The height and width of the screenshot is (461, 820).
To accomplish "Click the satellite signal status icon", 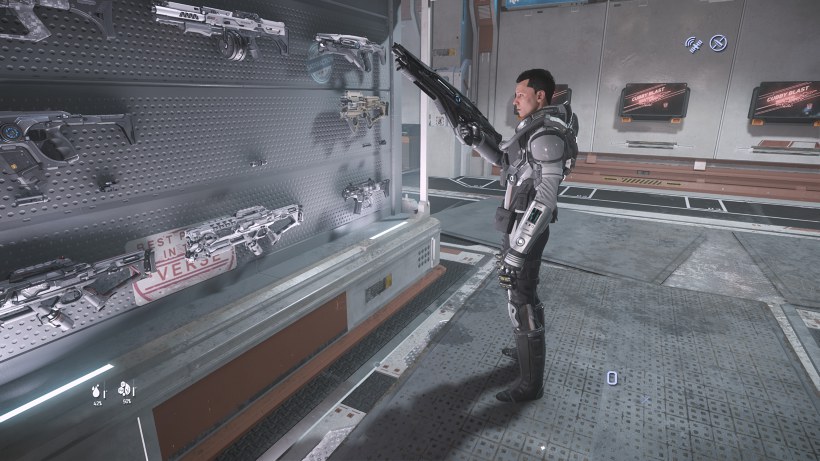I will (693, 44).
